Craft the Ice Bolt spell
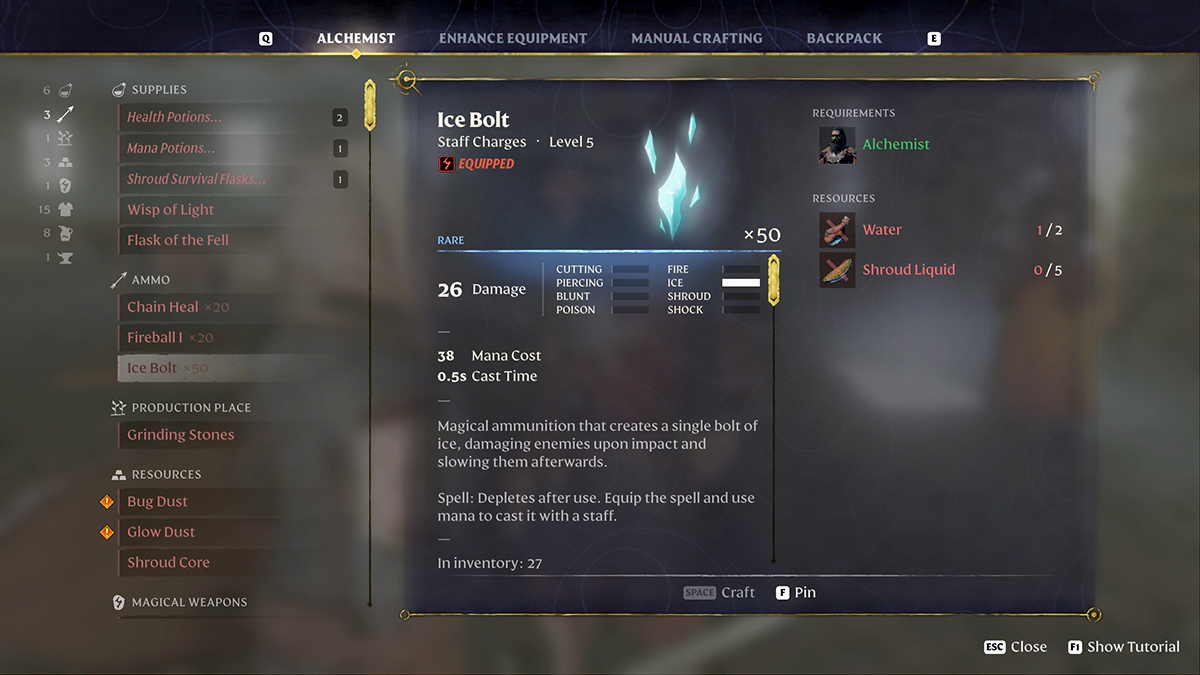The image size is (1200, 675). pyautogui.click(x=720, y=593)
